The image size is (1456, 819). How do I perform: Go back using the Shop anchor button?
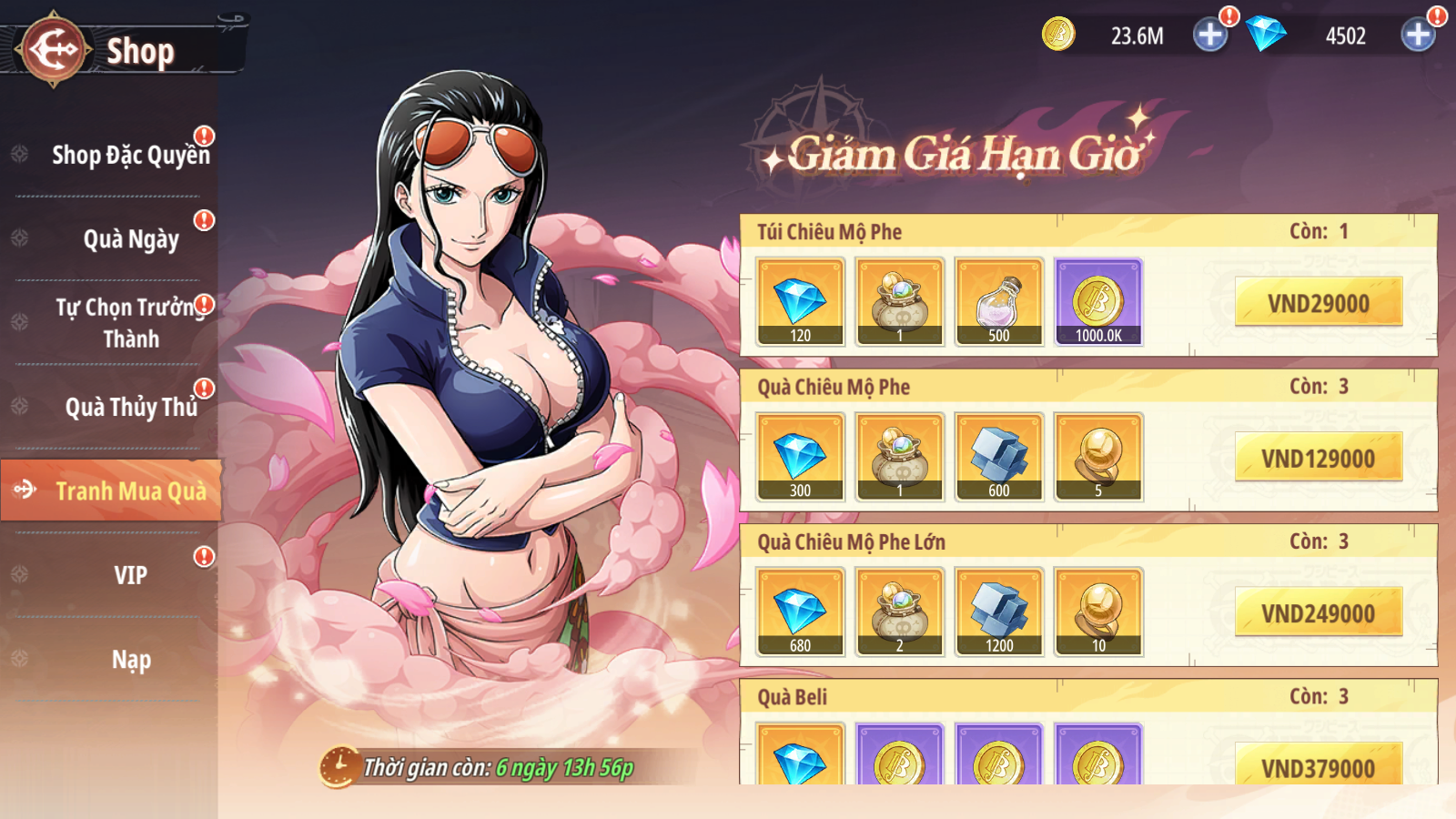point(54,50)
